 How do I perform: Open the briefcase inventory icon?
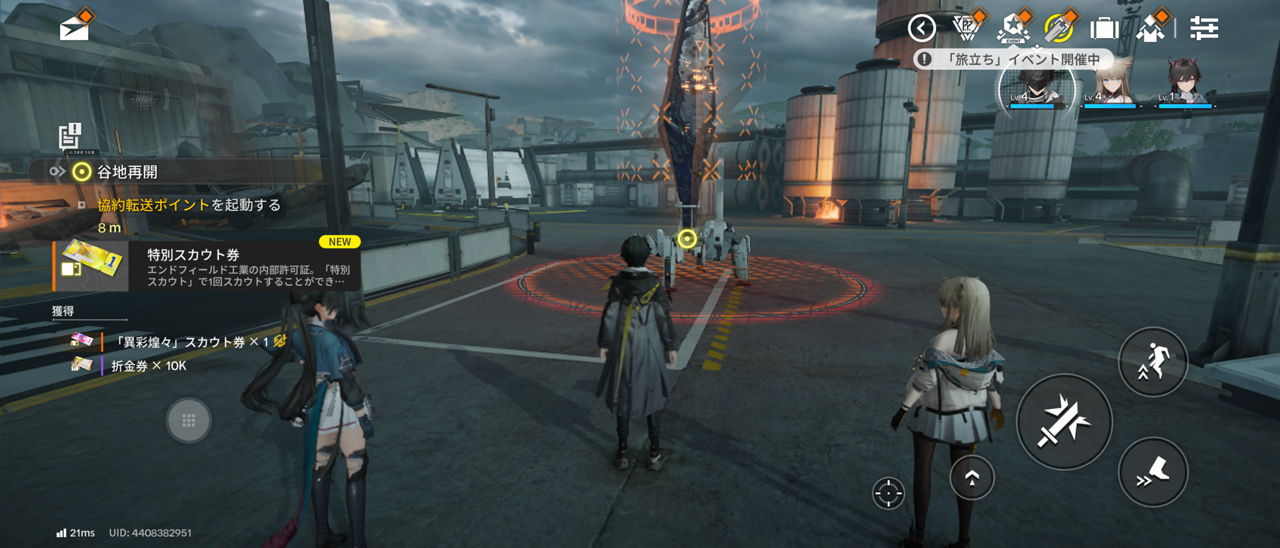coord(1104,28)
